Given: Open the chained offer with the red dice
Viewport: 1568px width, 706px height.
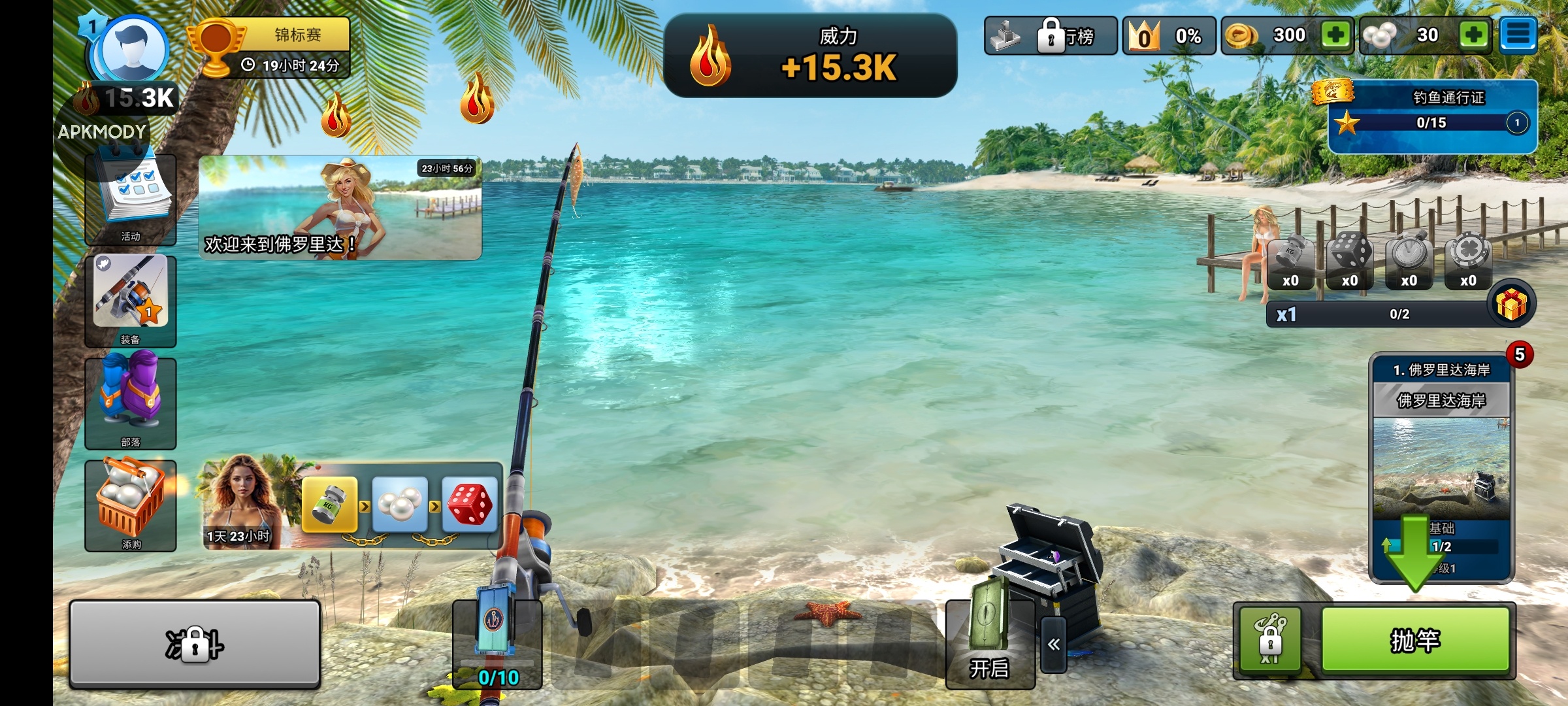Looking at the screenshot, I should 469,505.
